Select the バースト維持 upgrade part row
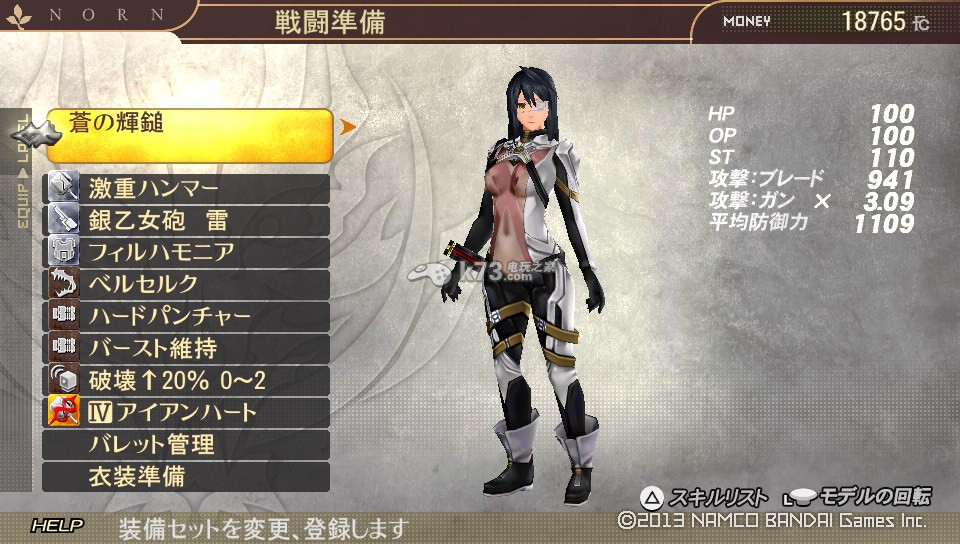This screenshot has width=960, height=544. (188, 348)
